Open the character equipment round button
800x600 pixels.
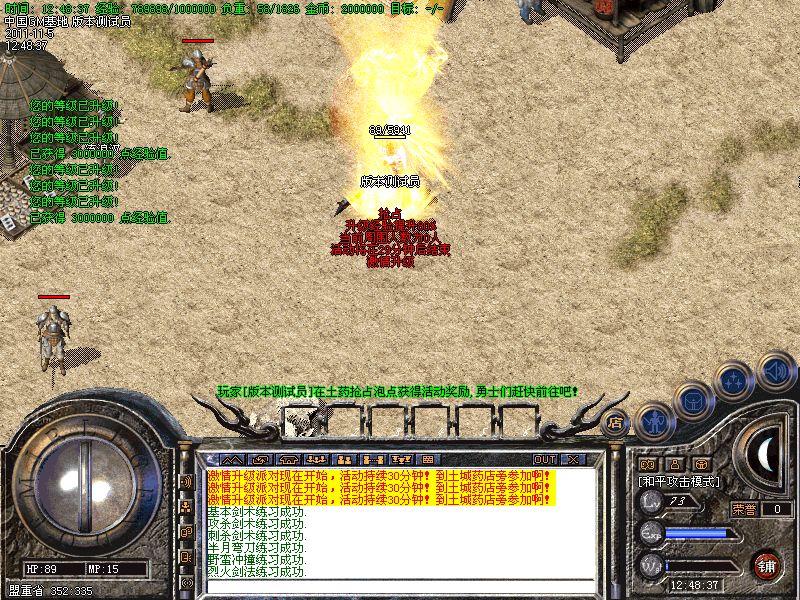coord(653,421)
